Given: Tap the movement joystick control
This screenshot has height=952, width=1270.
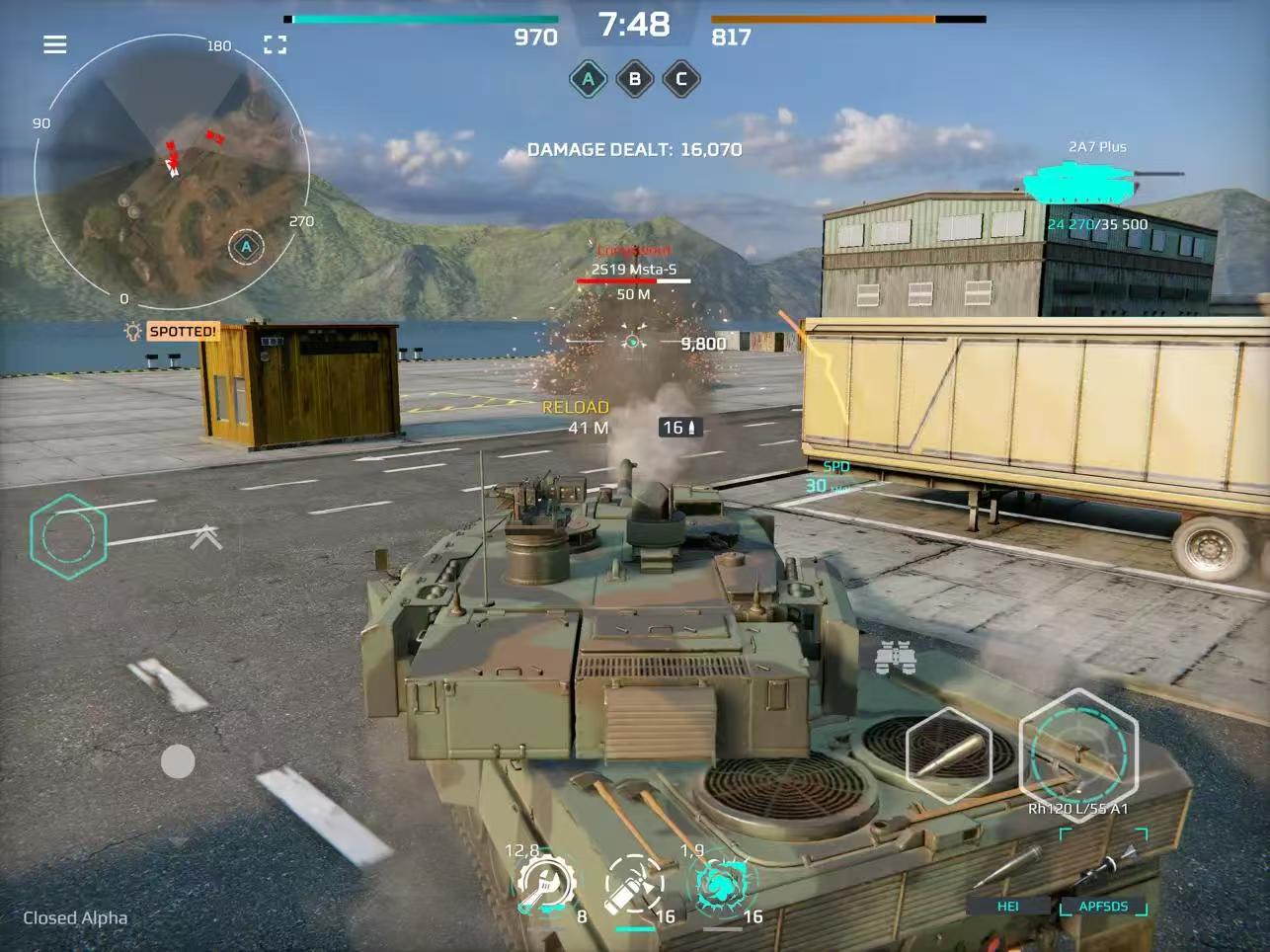Looking at the screenshot, I should click(178, 761).
